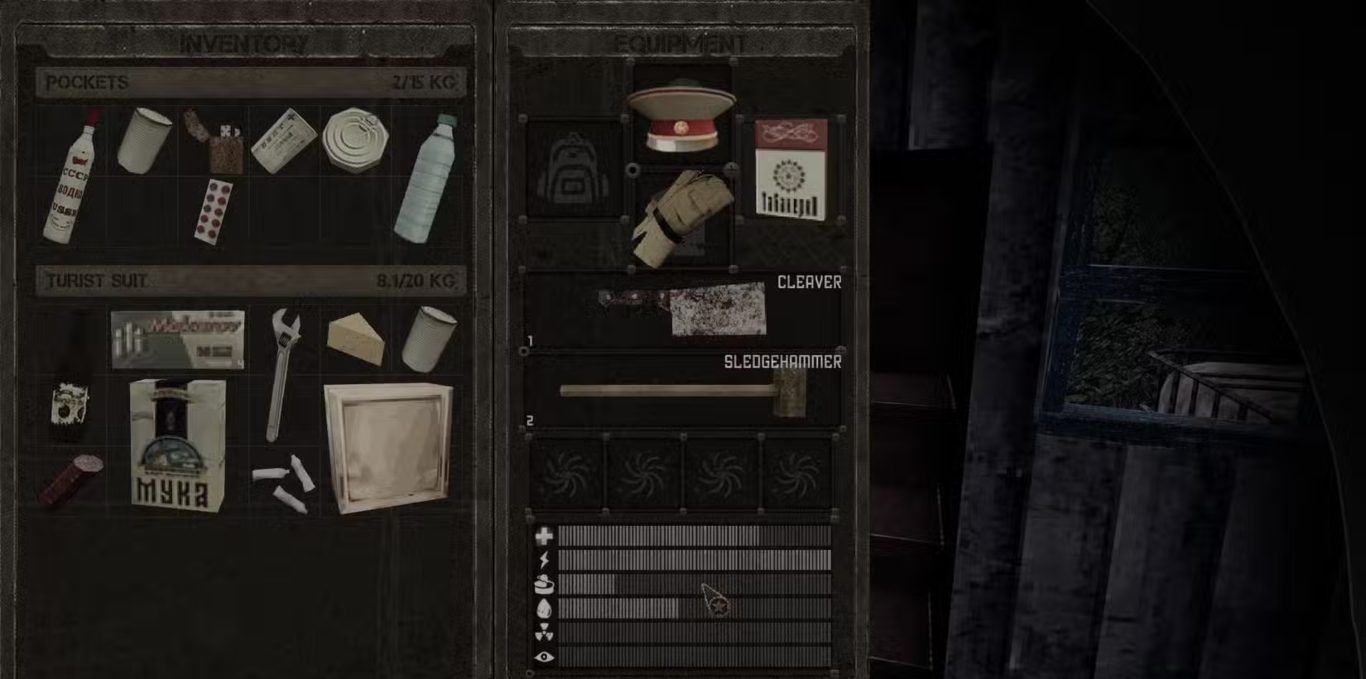Choose the flat round tin can
Image resolution: width=1366 pixels, height=679 pixels.
tap(354, 139)
